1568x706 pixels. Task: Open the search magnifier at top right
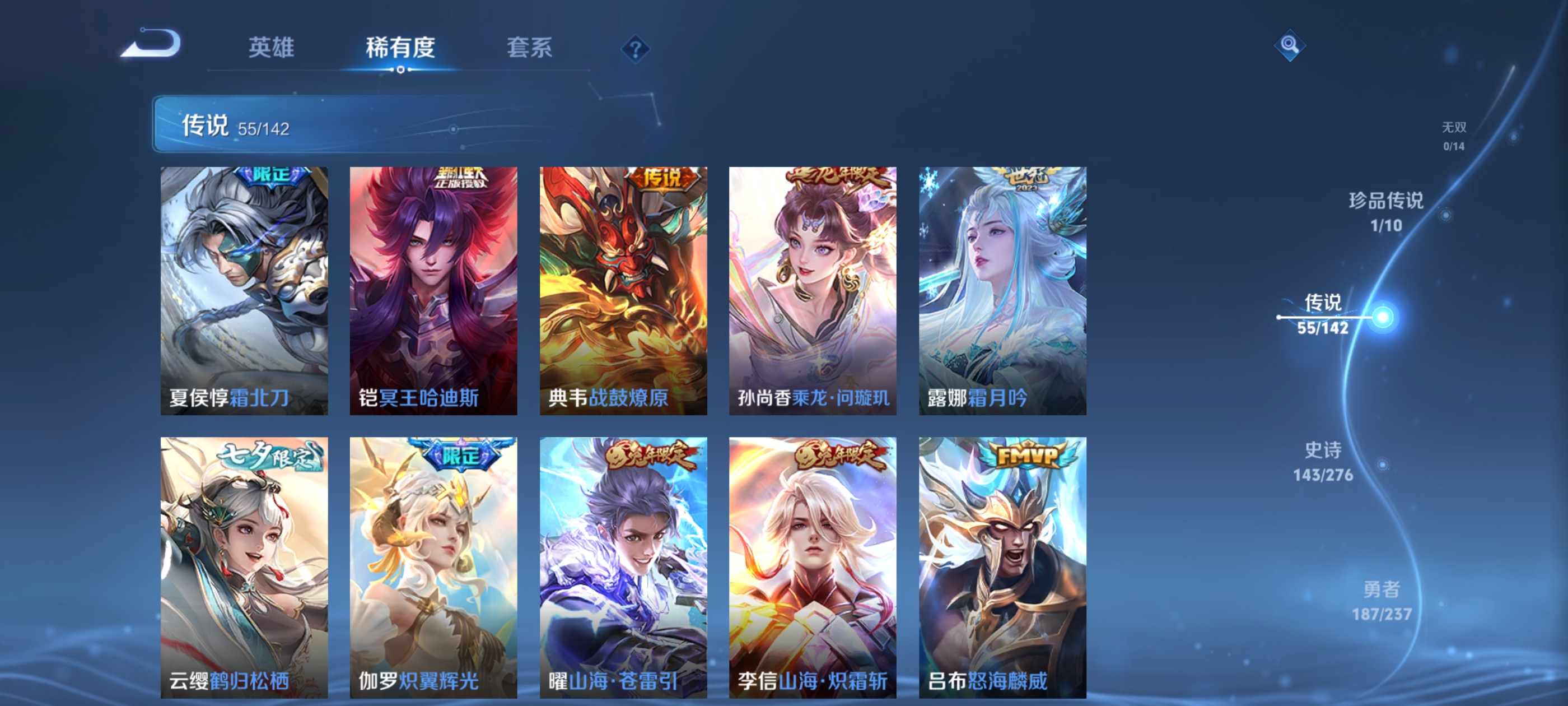(1290, 45)
